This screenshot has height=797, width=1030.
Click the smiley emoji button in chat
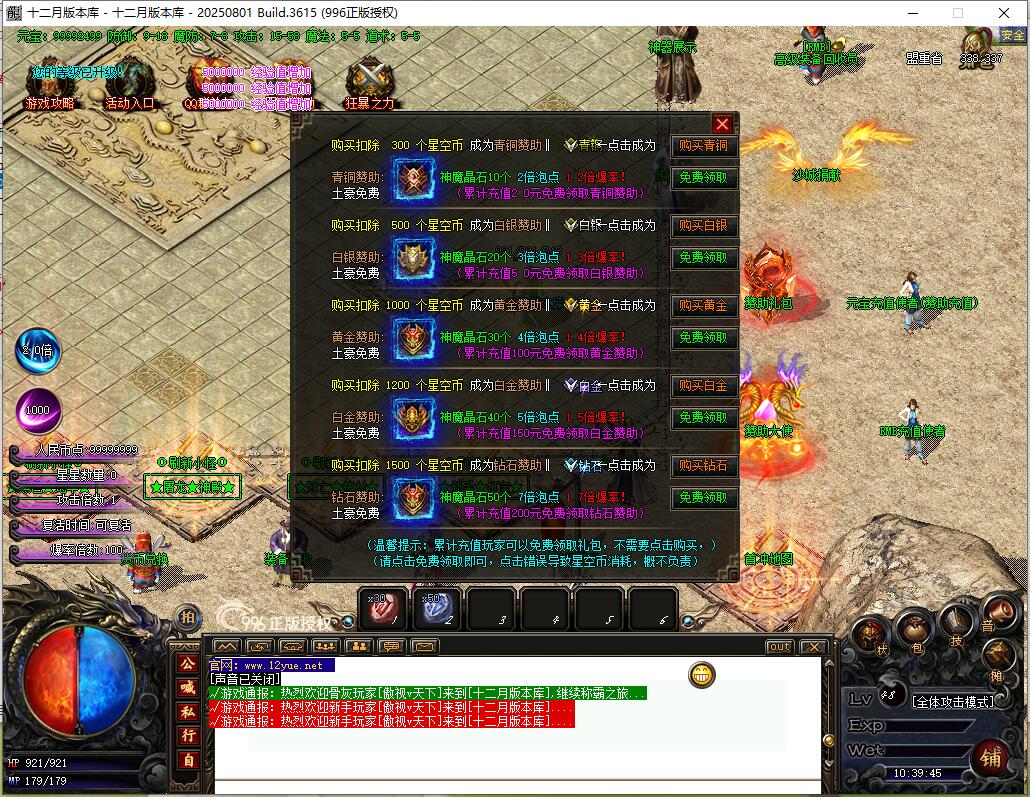pos(702,675)
